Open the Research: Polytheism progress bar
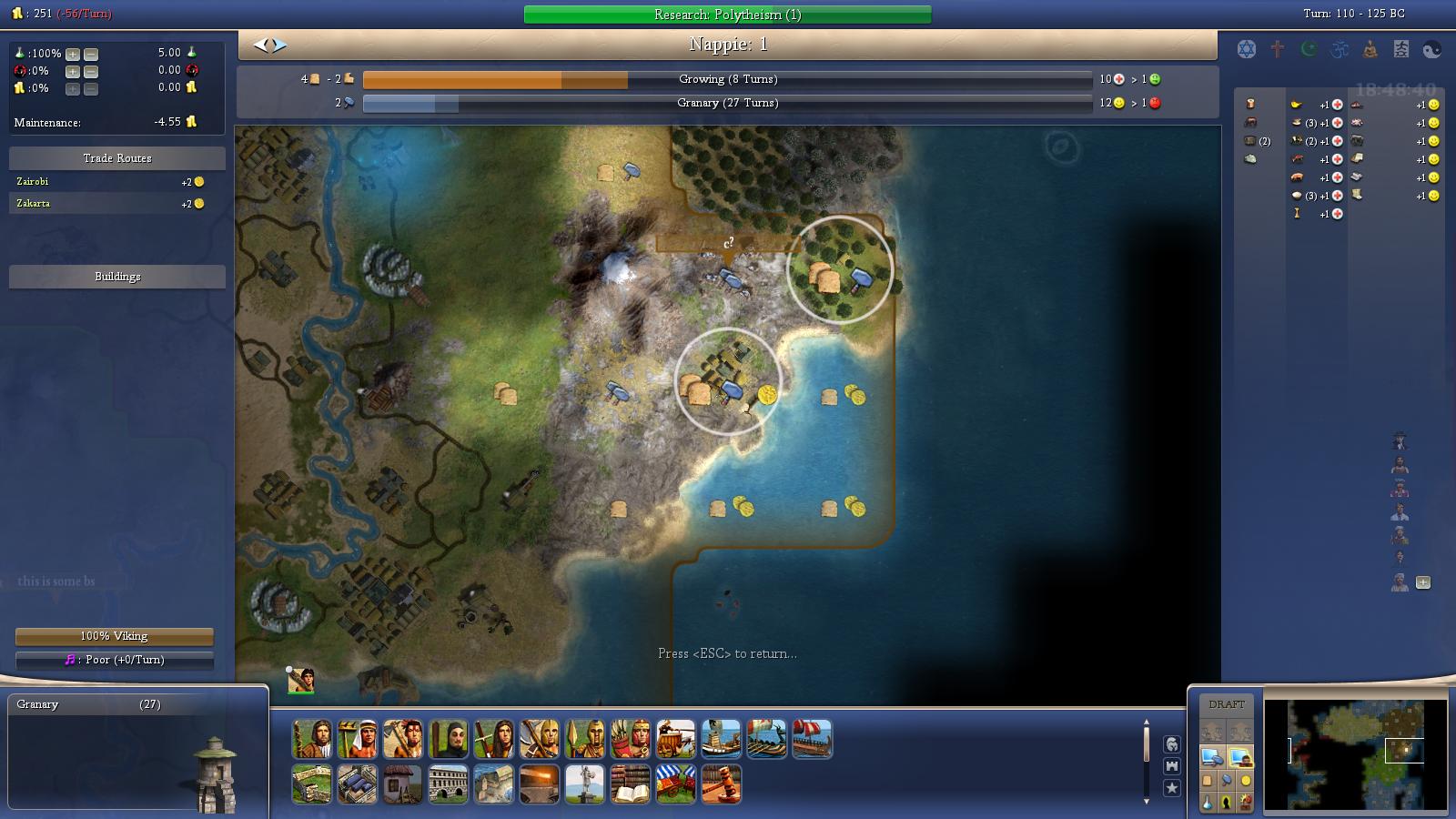The height and width of the screenshot is (819, 1456). pos(726,14)
